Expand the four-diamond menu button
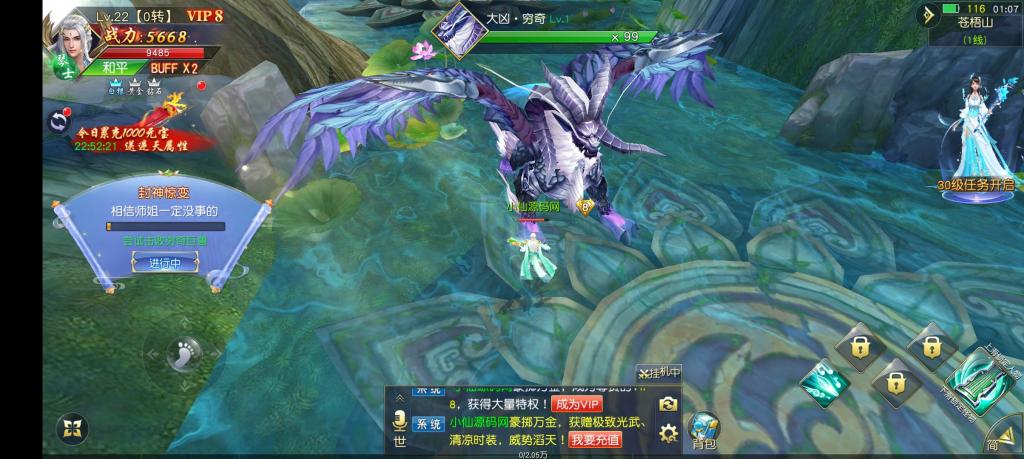Viewport: 1024px width, 459px height. click(70, 431)
